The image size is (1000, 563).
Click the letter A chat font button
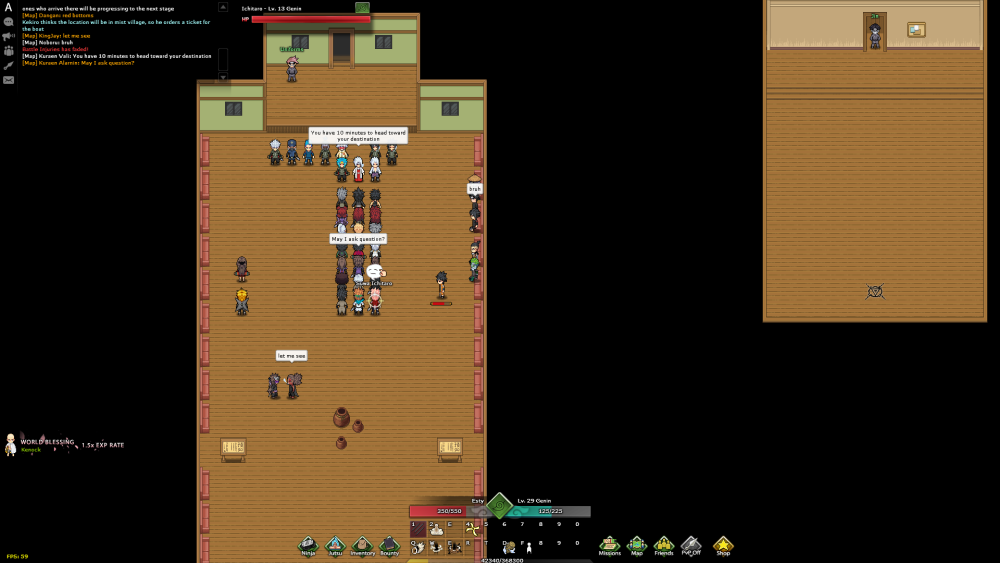coord(8,7)
